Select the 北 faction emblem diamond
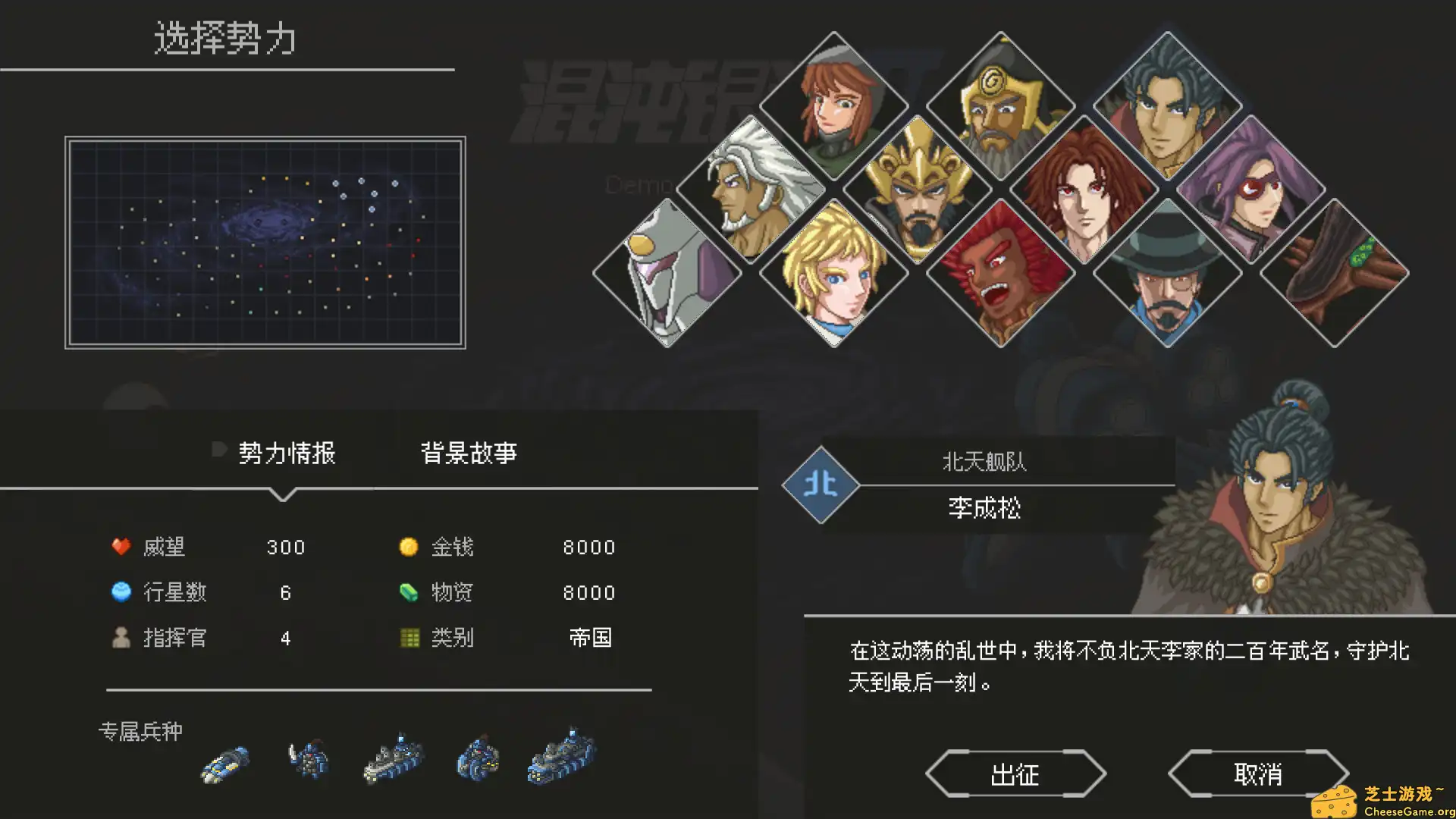1456x819 pixels. coord(821,485)
